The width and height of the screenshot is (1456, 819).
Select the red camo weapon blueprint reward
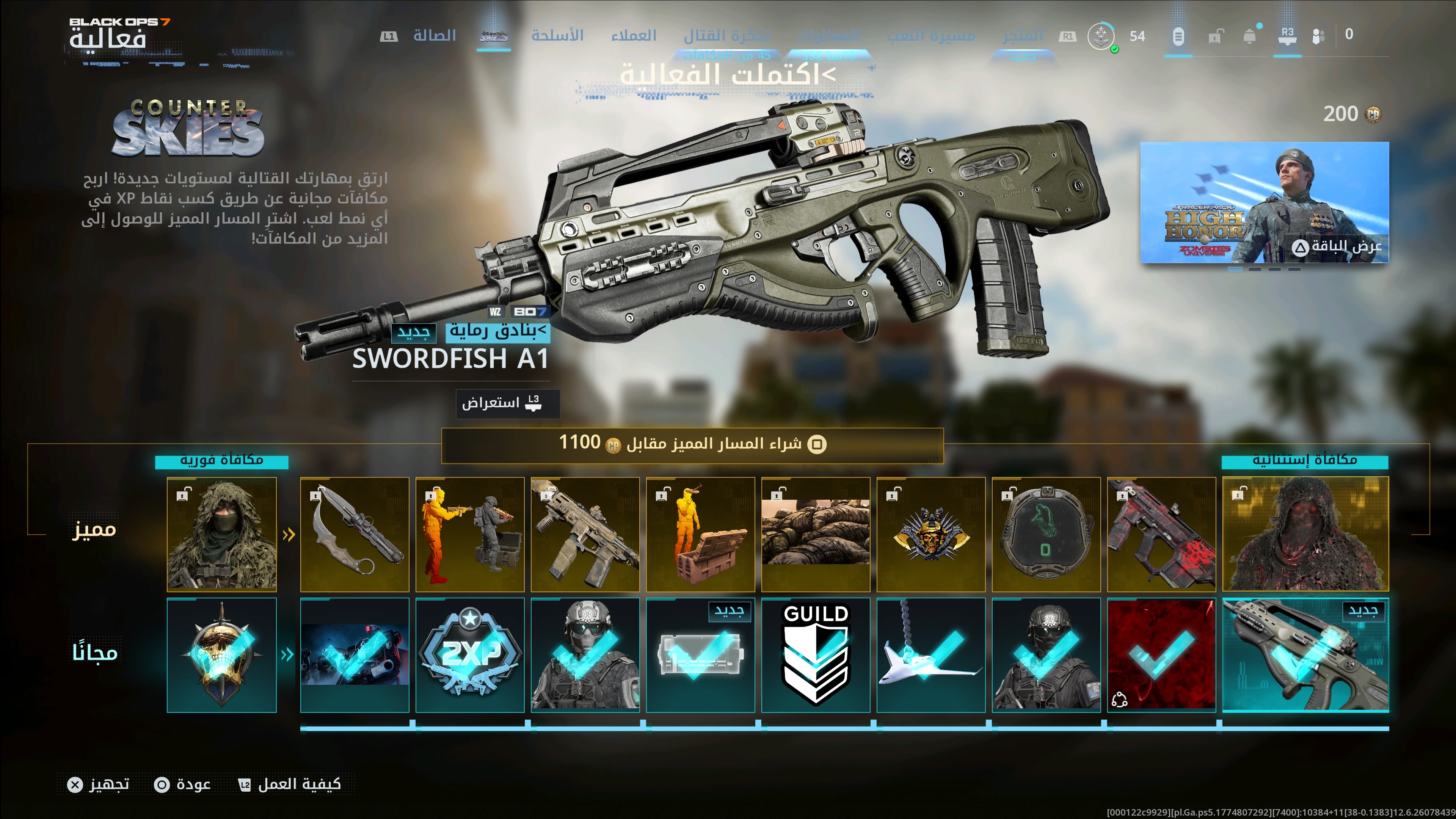click(1161, 534)
